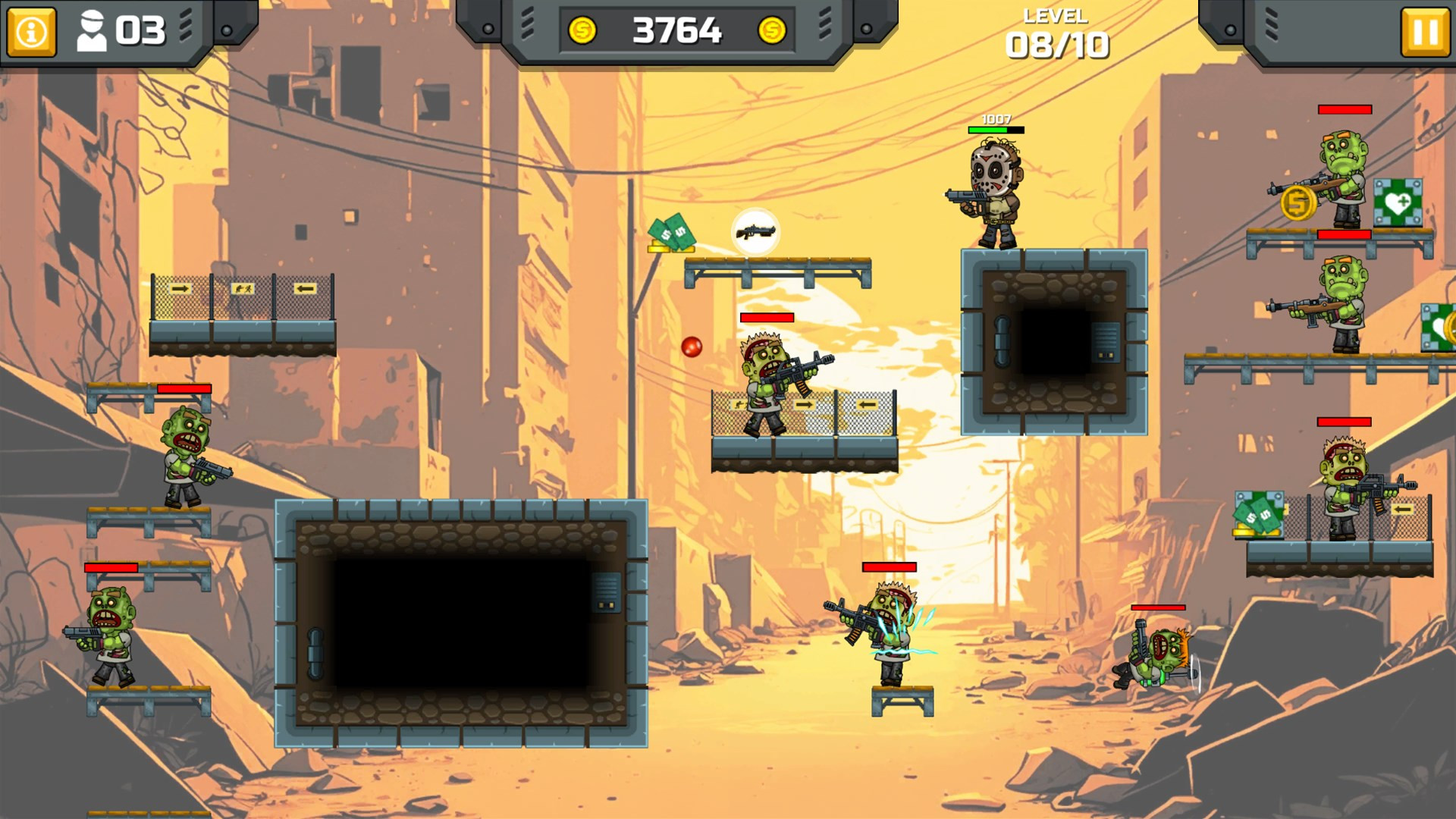Open the info button
Screen dimensions: 1456x819
(x=31, y=32)
